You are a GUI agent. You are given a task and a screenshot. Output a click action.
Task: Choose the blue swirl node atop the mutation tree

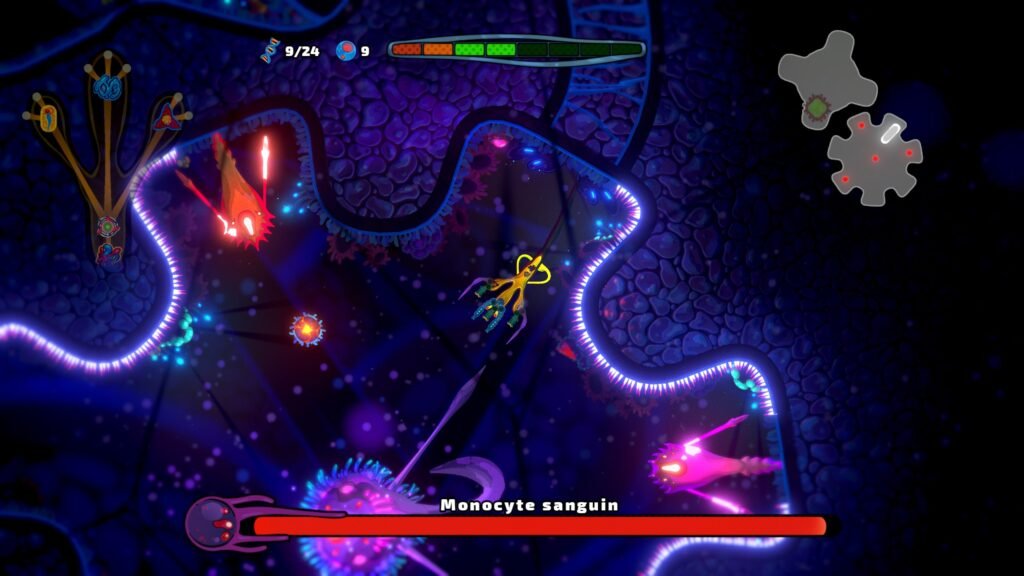point(107,87)
